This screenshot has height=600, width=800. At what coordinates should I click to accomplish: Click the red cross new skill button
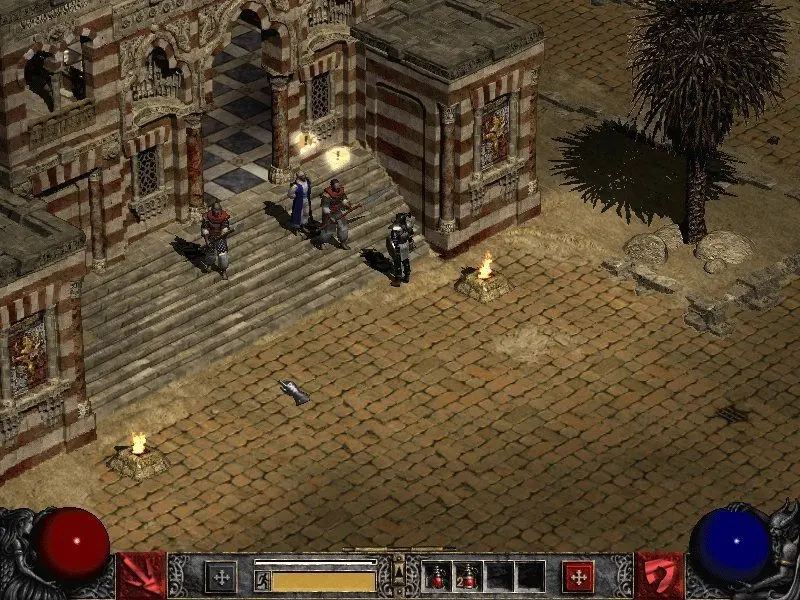pyautogui.click(x=578, y=576)
